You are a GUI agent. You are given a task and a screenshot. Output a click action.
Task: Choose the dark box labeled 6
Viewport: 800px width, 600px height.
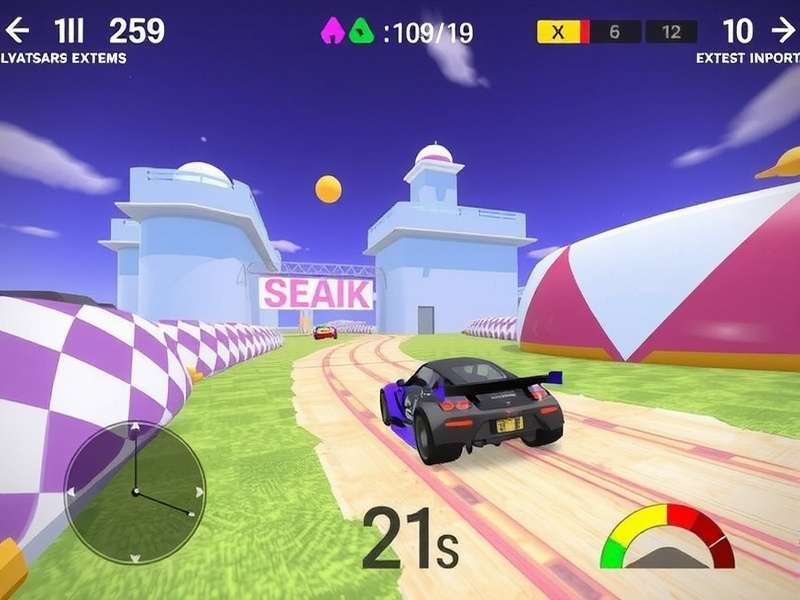click(613, 32)
